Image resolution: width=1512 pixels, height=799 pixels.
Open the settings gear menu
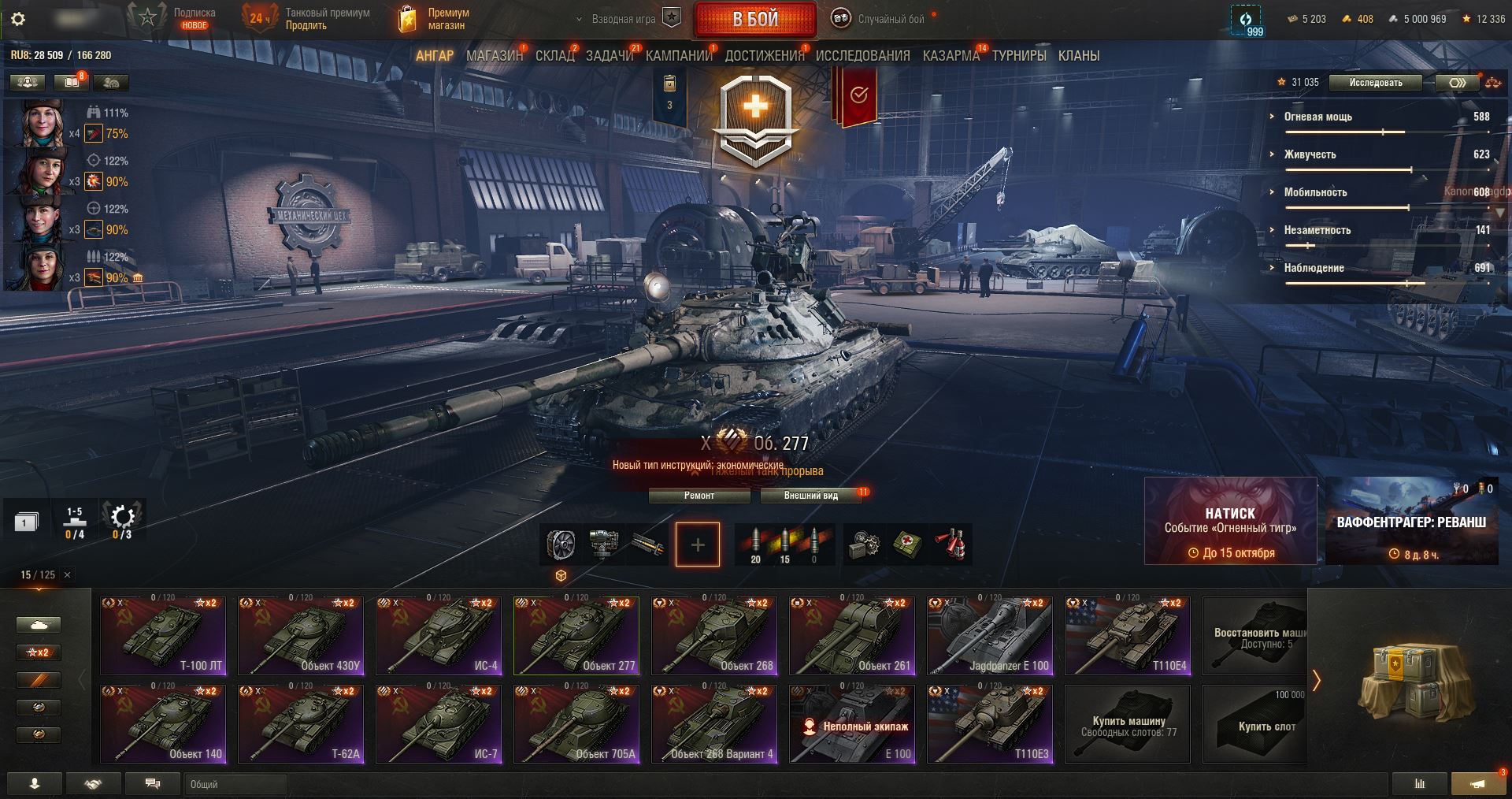pyautogui.click(x=18, y=19)
